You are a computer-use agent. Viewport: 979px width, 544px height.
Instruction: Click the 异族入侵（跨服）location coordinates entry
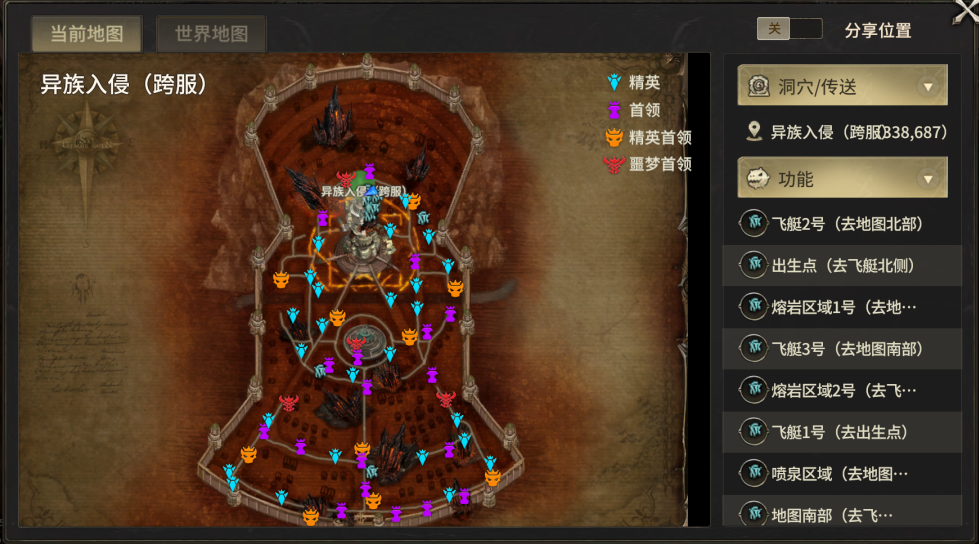coord(848,132)
